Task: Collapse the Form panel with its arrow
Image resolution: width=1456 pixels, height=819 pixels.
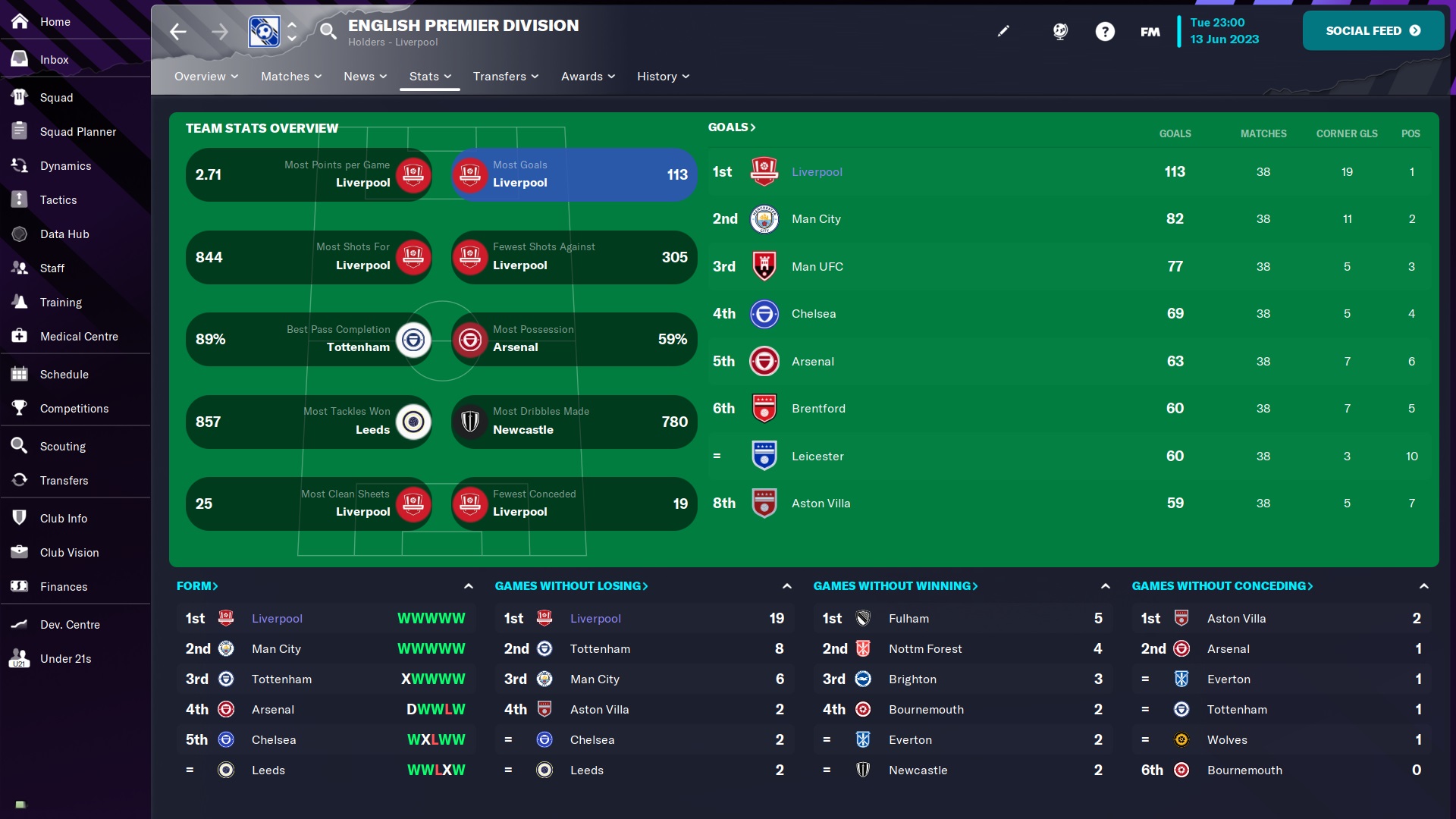Action: click(x=469, y=586)
